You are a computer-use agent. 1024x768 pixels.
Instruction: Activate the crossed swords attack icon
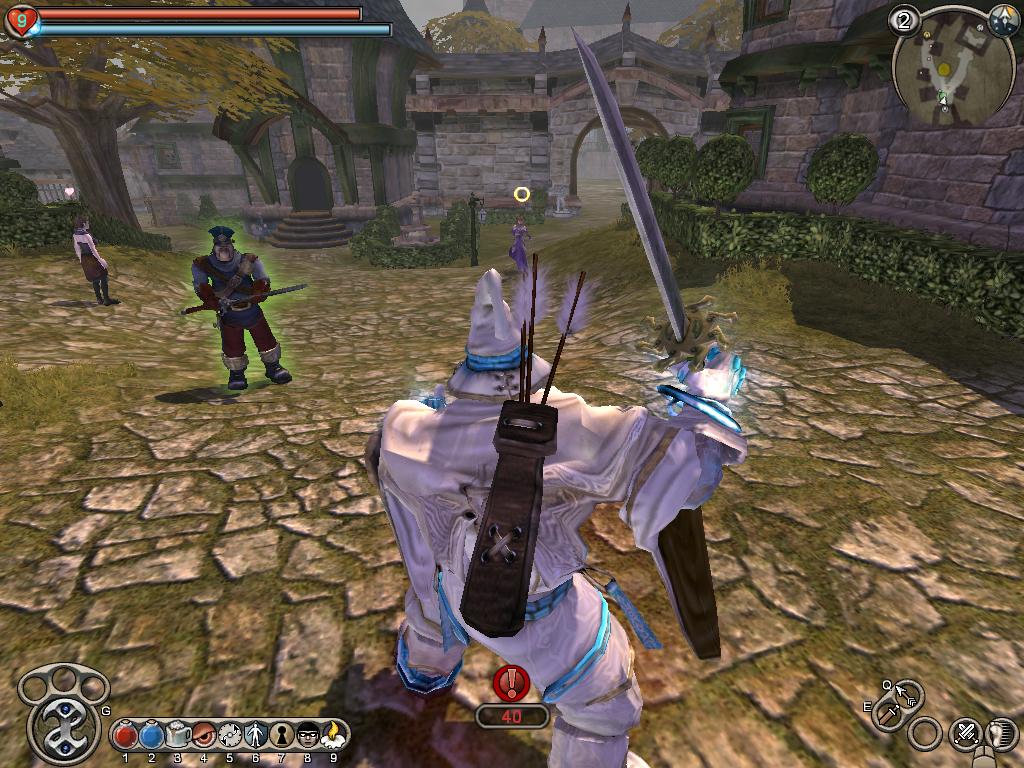[967, 733]
